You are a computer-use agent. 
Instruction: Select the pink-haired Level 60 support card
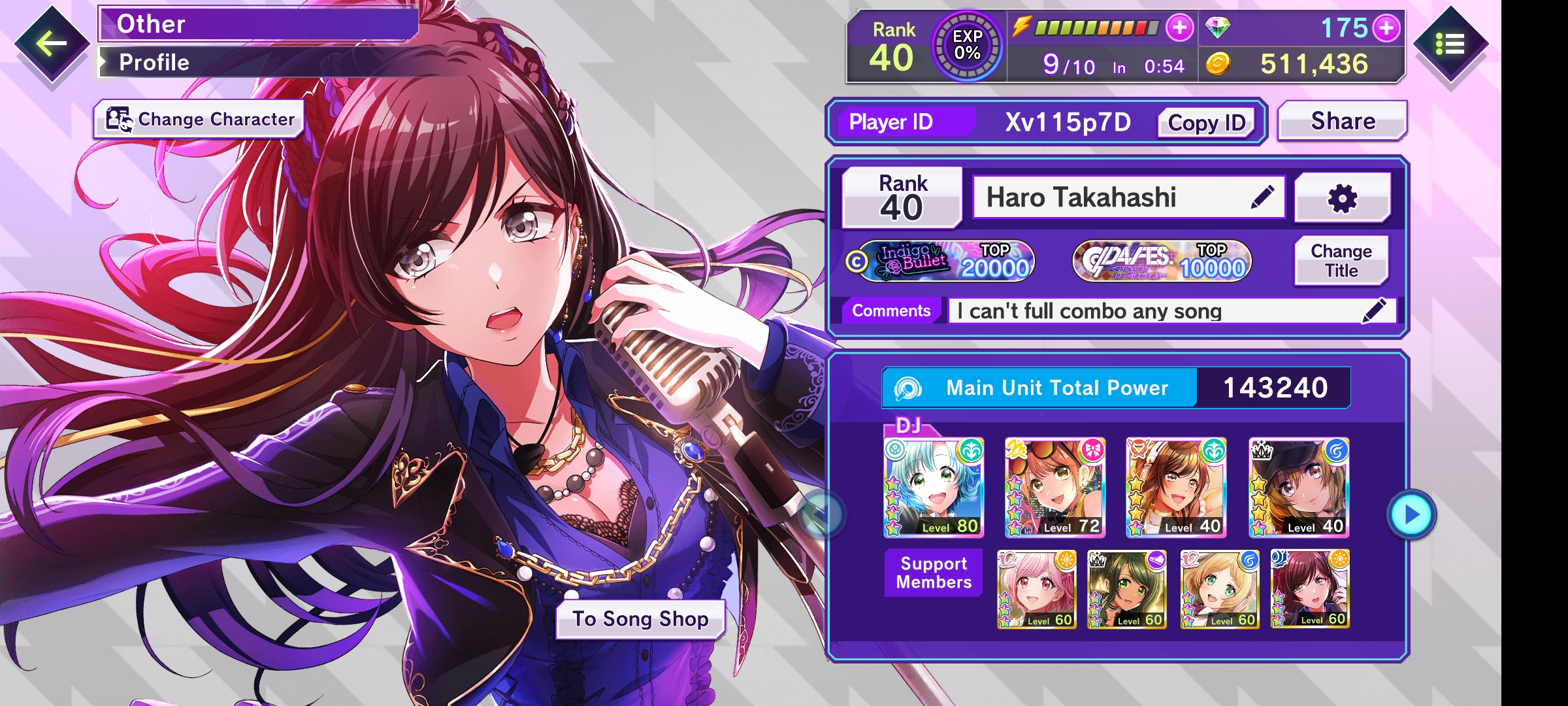[1036, 589]
